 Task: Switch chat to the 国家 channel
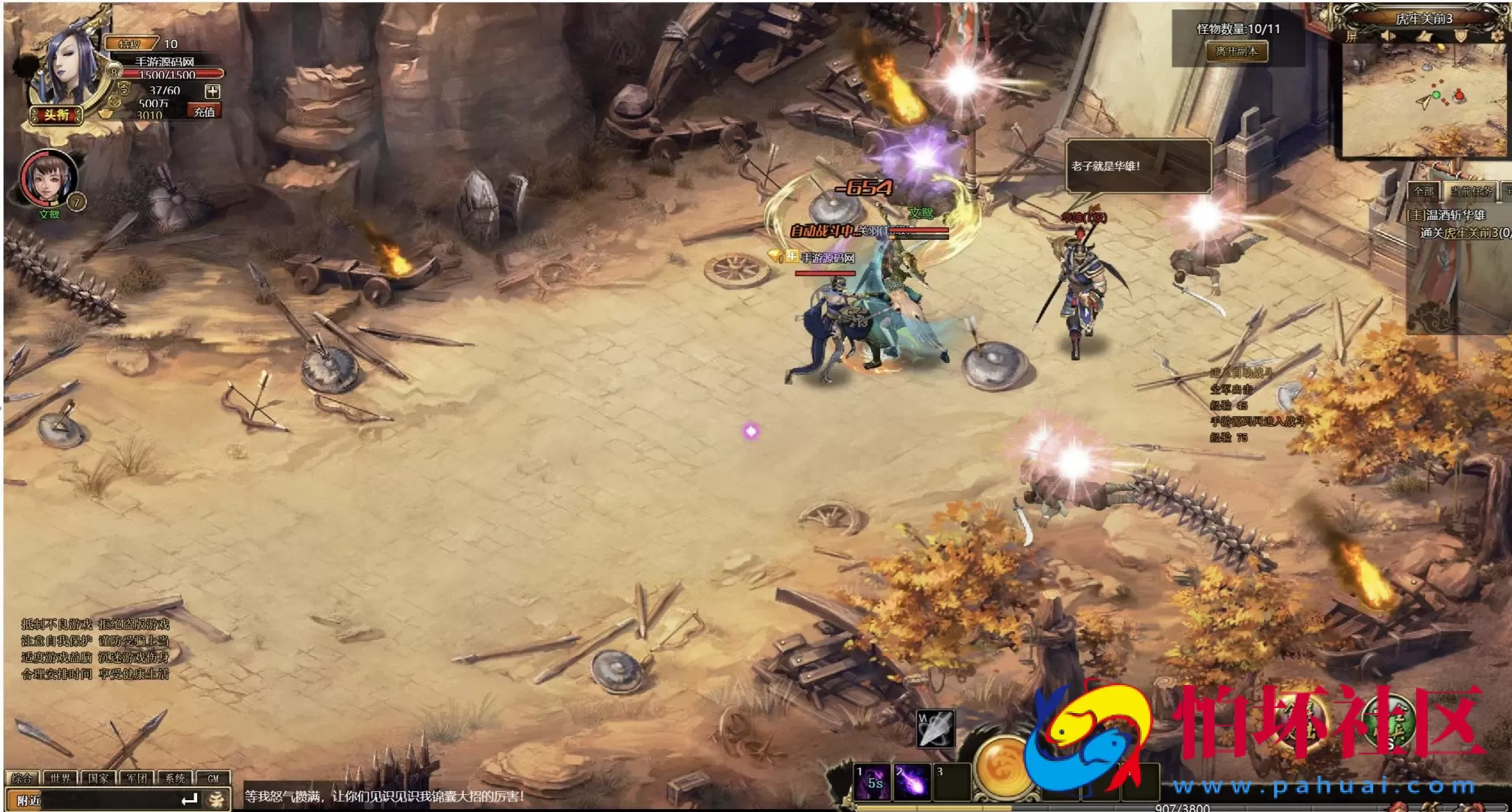coord(98,778)
